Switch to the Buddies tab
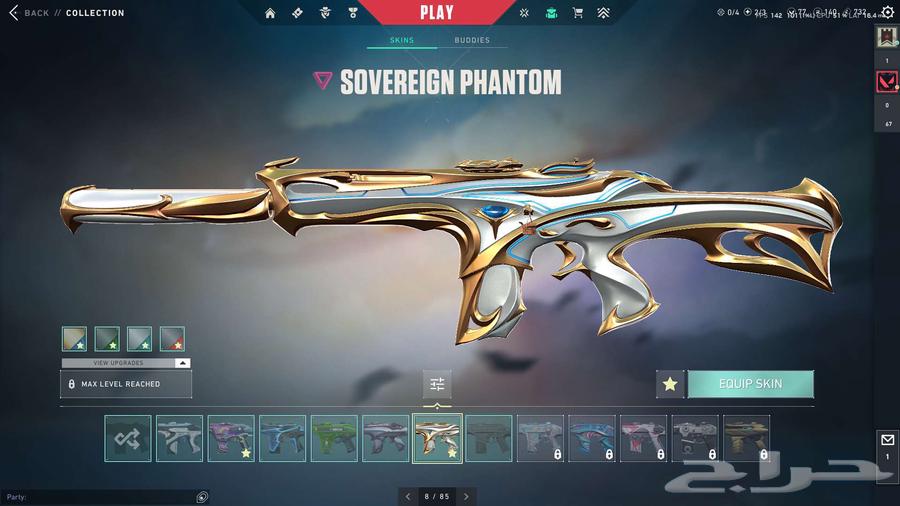The height and width of the screenshot is (506, 900). [x=472, y=41]
